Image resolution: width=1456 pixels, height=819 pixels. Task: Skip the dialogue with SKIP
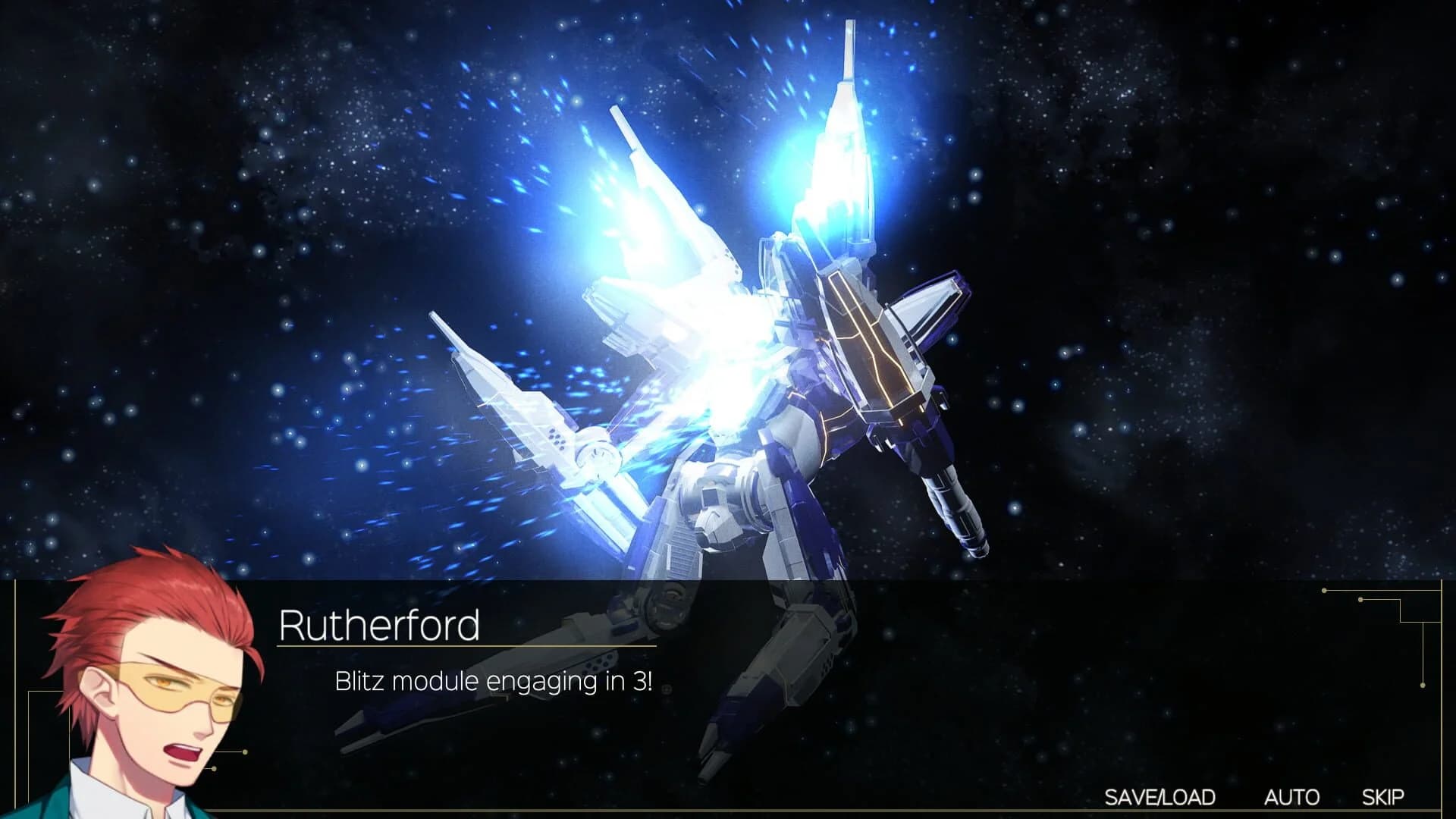click(x=1382, y=797)
